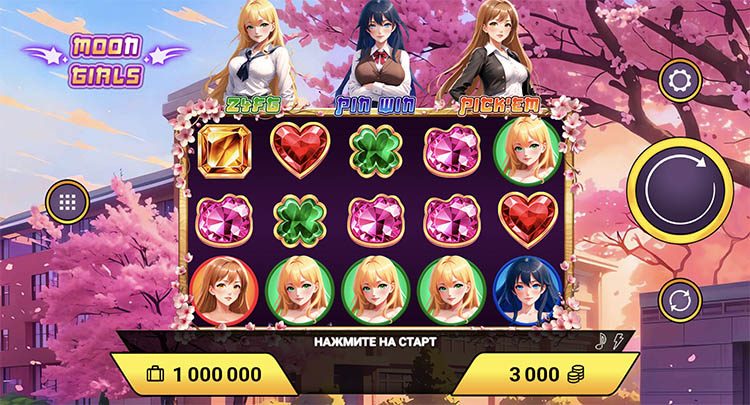The width and height of the screenshot is (750, 405).
Task: Toggle music with the note icon
Action: point(602,341)
